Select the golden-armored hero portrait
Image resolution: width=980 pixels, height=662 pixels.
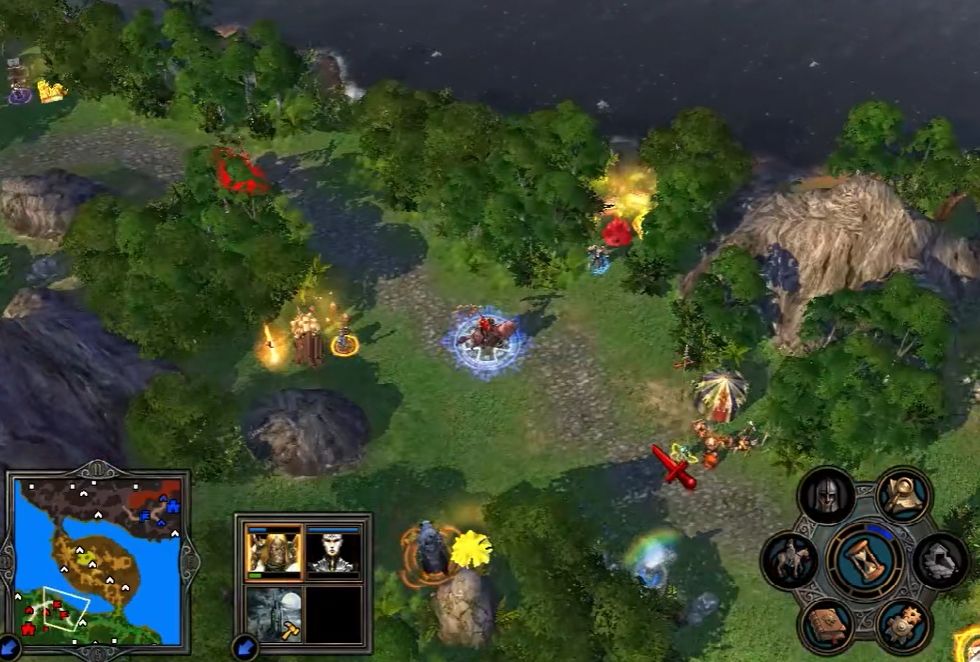[x=273, y=550]
